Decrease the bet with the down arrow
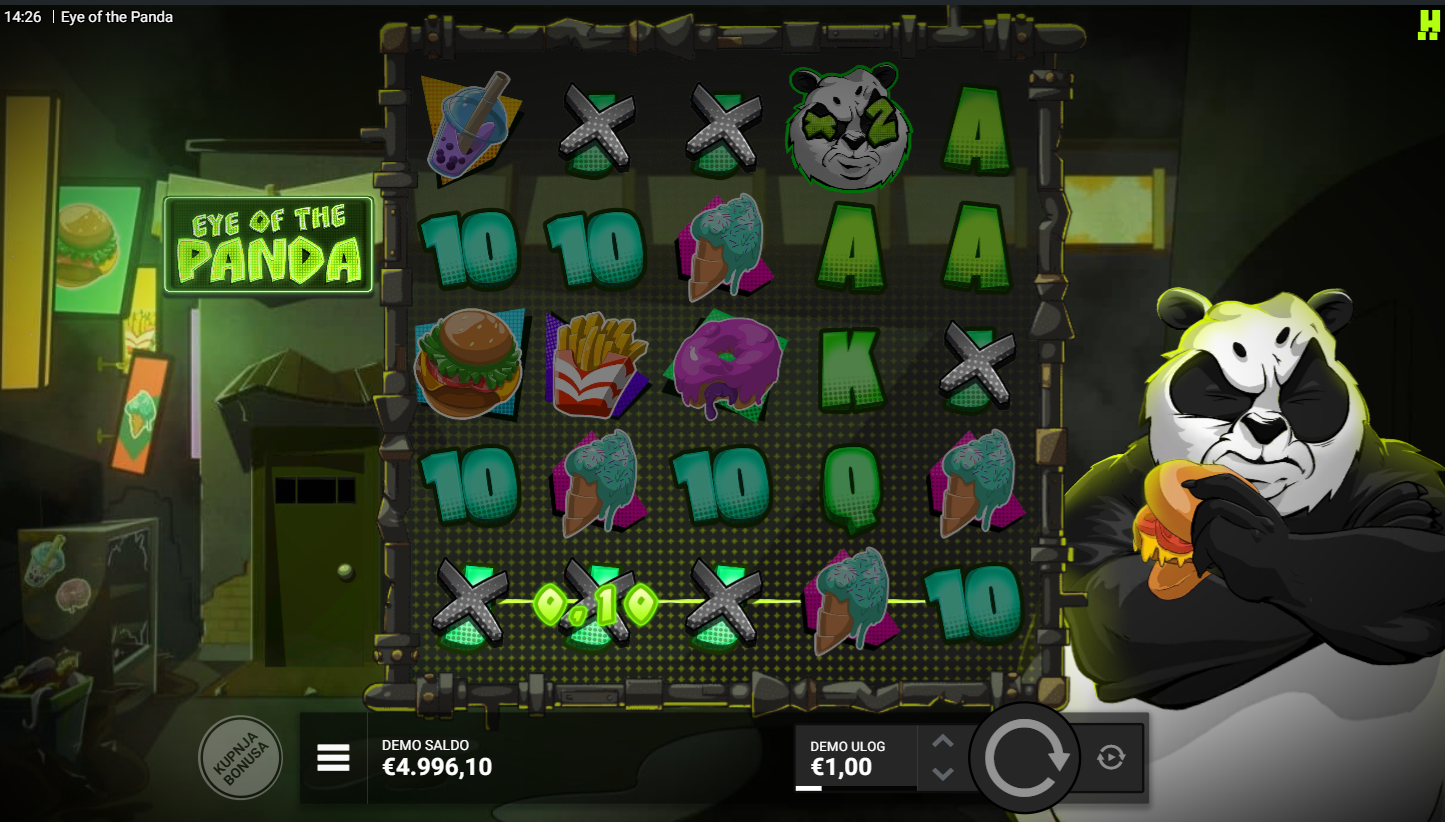Screen dimensions: 1445x822 (943, 773)
